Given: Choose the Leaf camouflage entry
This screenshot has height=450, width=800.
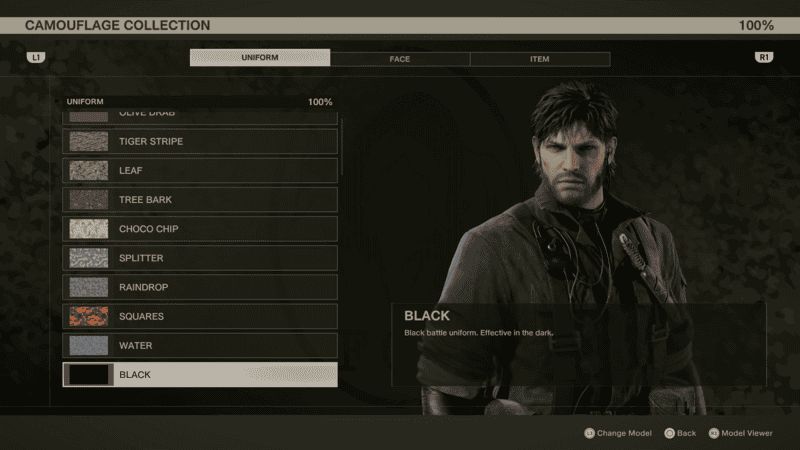Looking at the screenshot, I should pos(200,170).
